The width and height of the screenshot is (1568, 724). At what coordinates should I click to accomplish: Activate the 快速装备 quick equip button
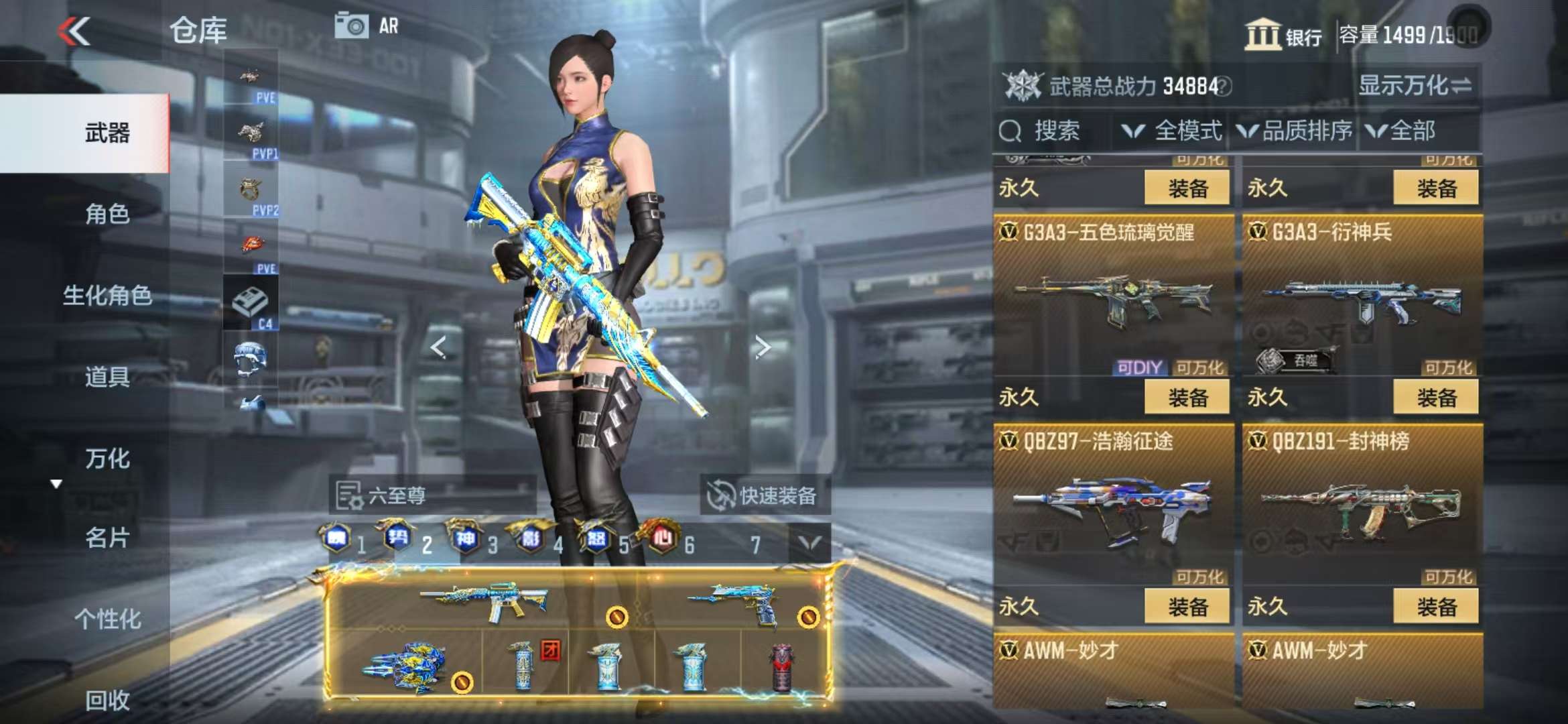tap(764, 496)
